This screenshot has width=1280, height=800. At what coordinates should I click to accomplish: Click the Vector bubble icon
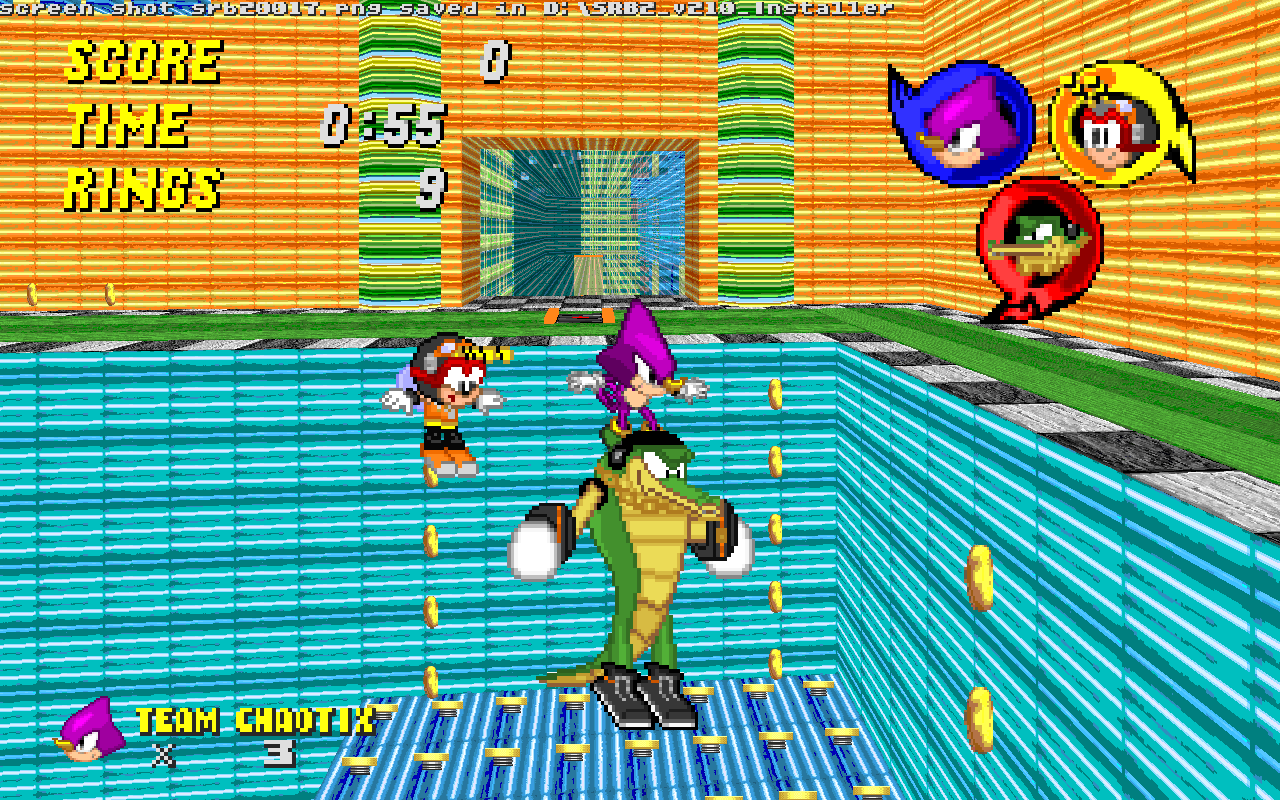tap(1040, 240)
